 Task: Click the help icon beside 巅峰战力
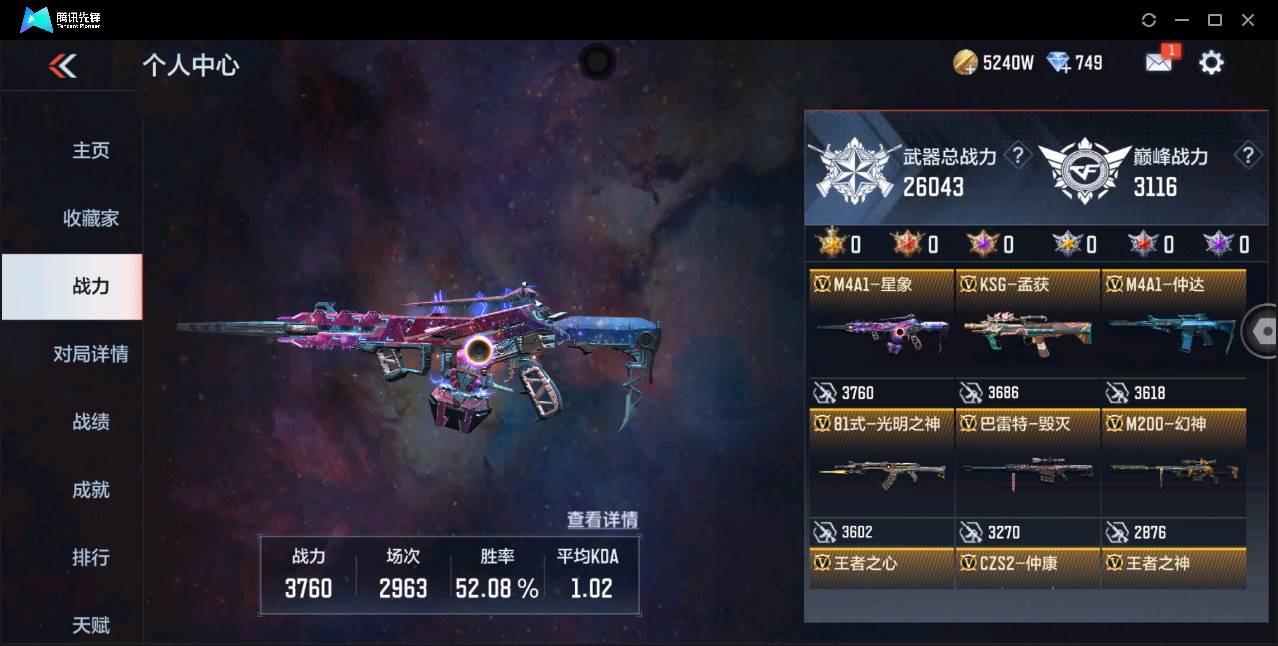pos(1247,155)
